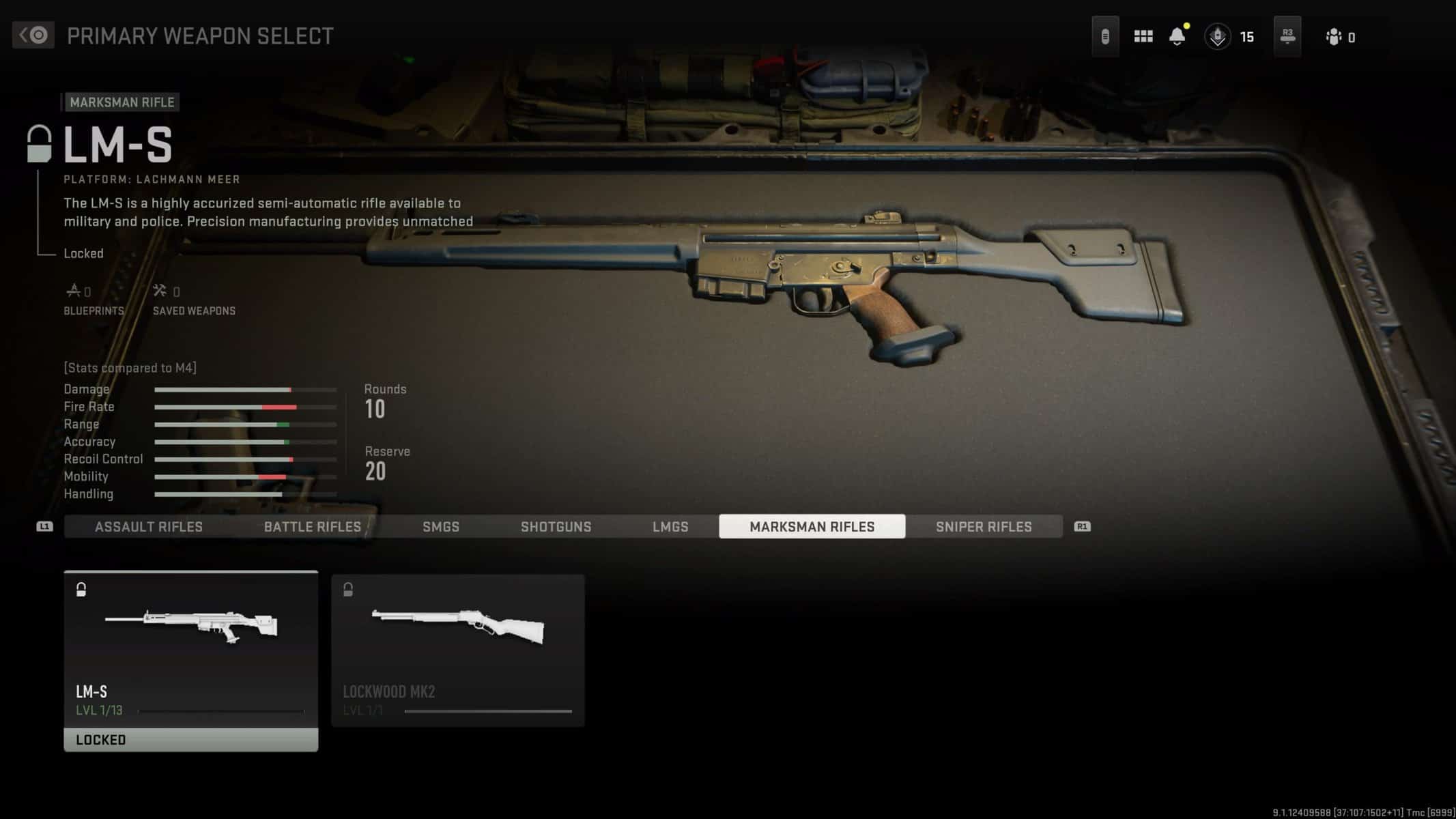Choose the Lockwood MK2 weapon tile
Screen dimensions: 1456x819
[457, 650]
